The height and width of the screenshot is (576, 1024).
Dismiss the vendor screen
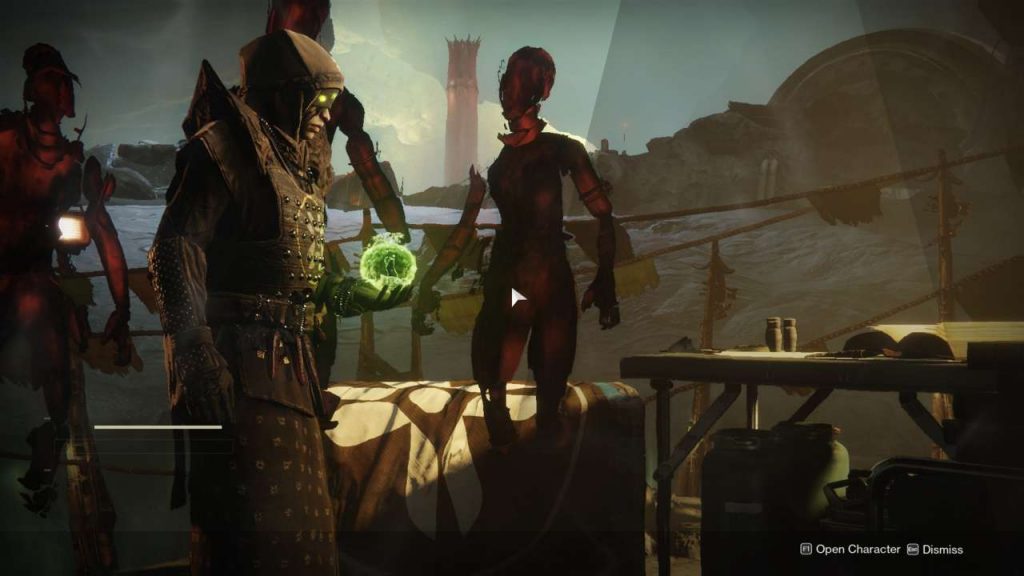(x=940, y=549)
